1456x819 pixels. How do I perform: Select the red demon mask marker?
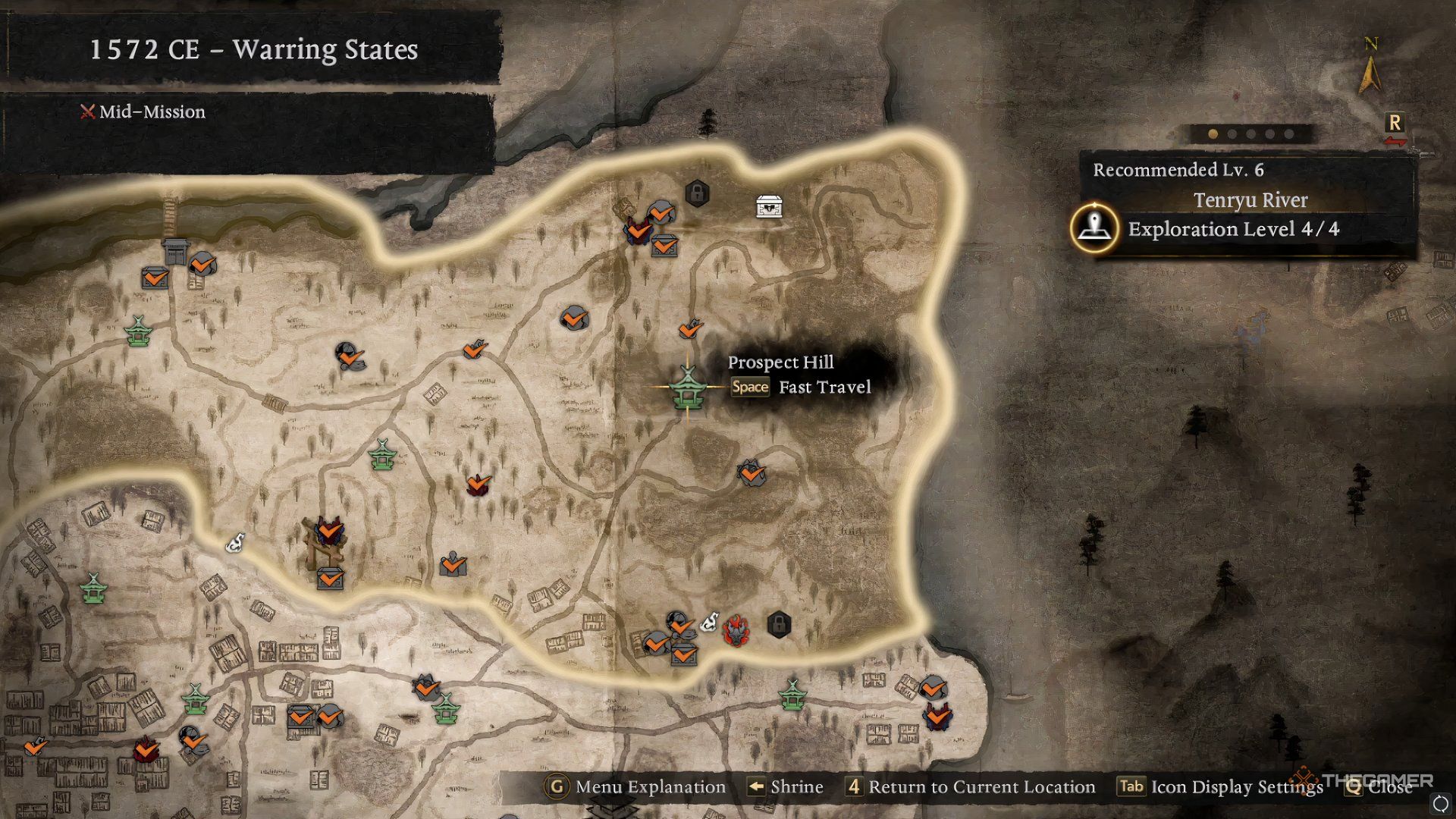(736, 630)
